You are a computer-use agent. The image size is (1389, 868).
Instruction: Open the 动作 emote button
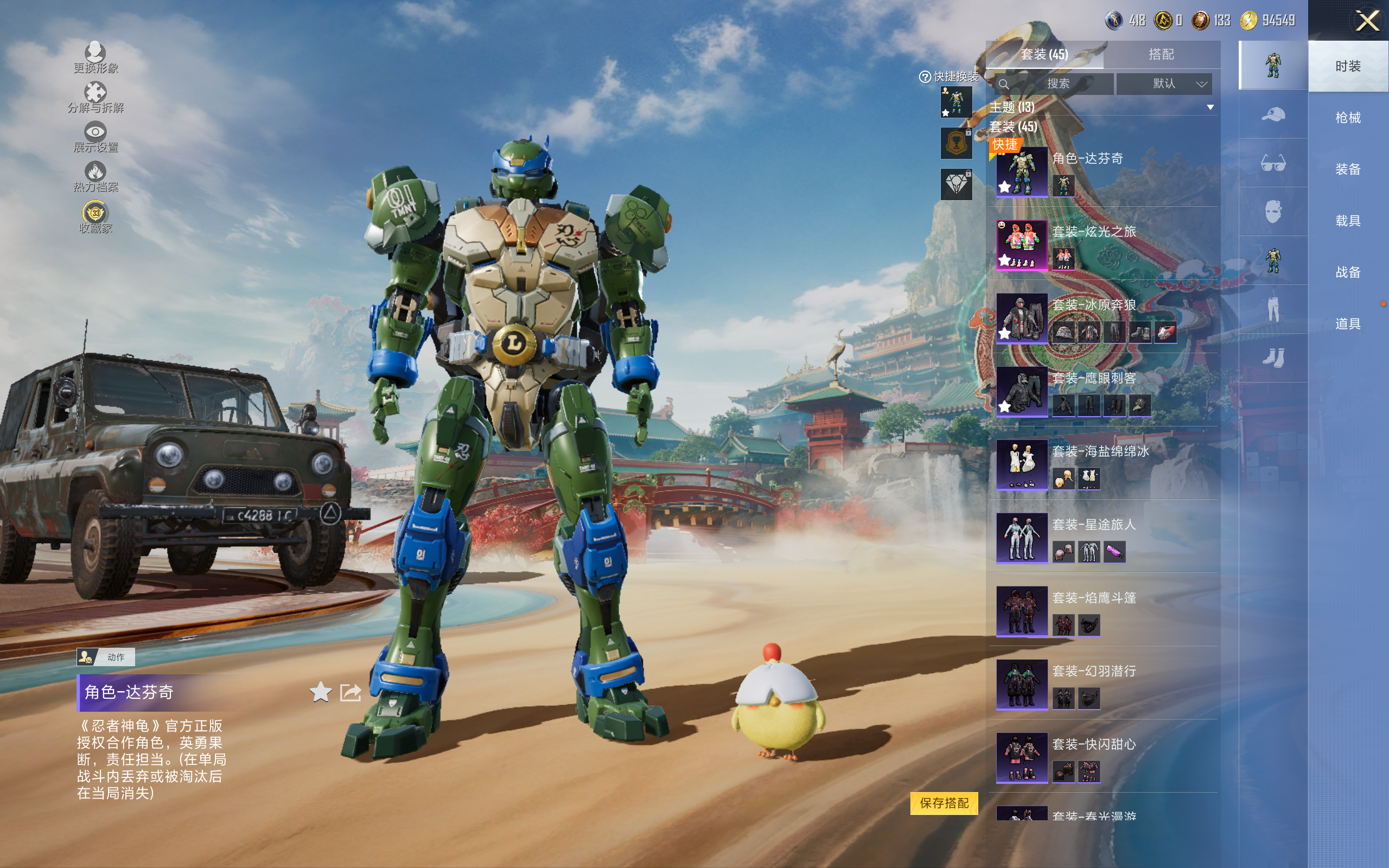106,657
